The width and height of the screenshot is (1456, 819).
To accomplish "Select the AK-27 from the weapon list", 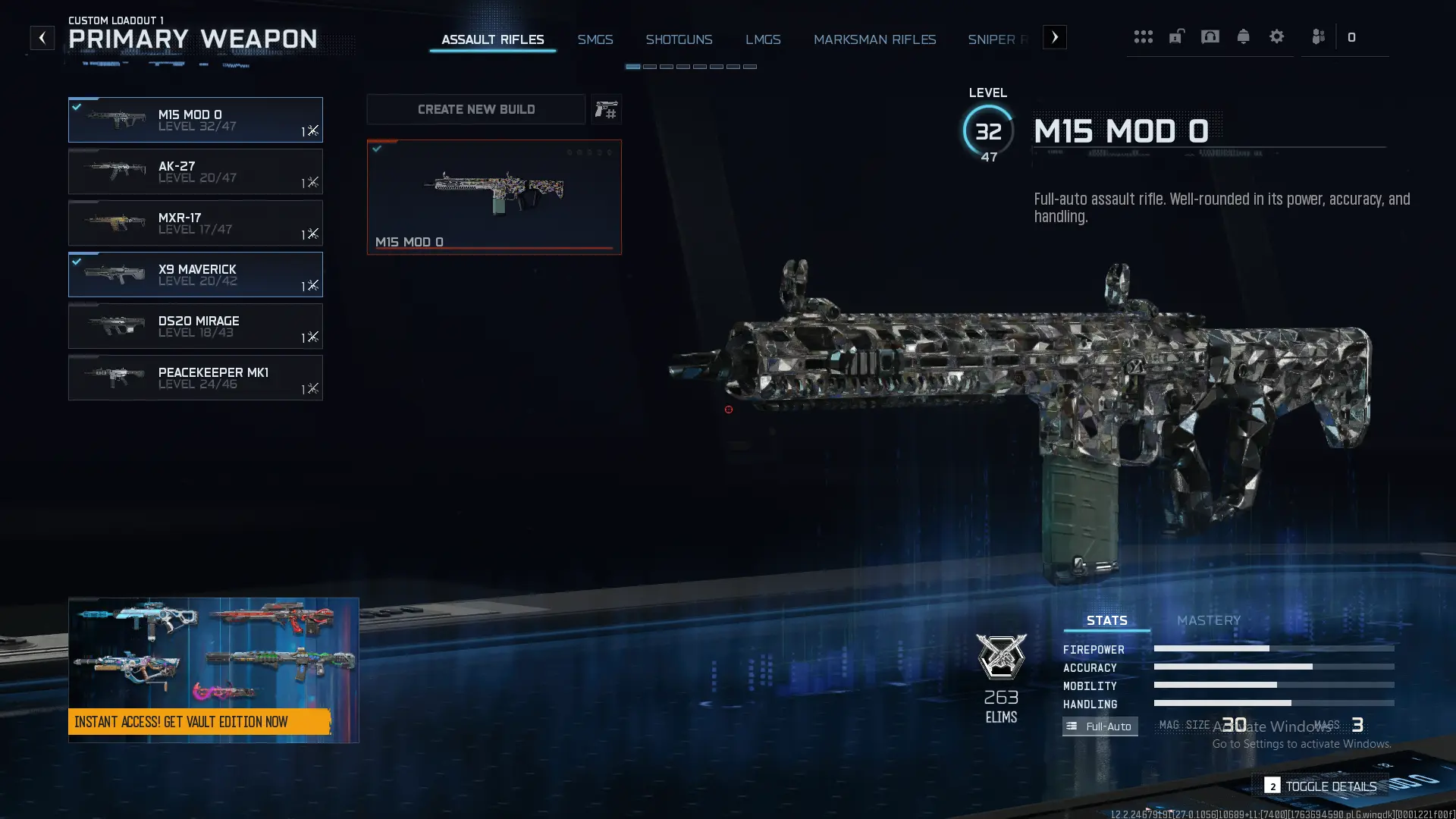I will click(x=196, y=171).
